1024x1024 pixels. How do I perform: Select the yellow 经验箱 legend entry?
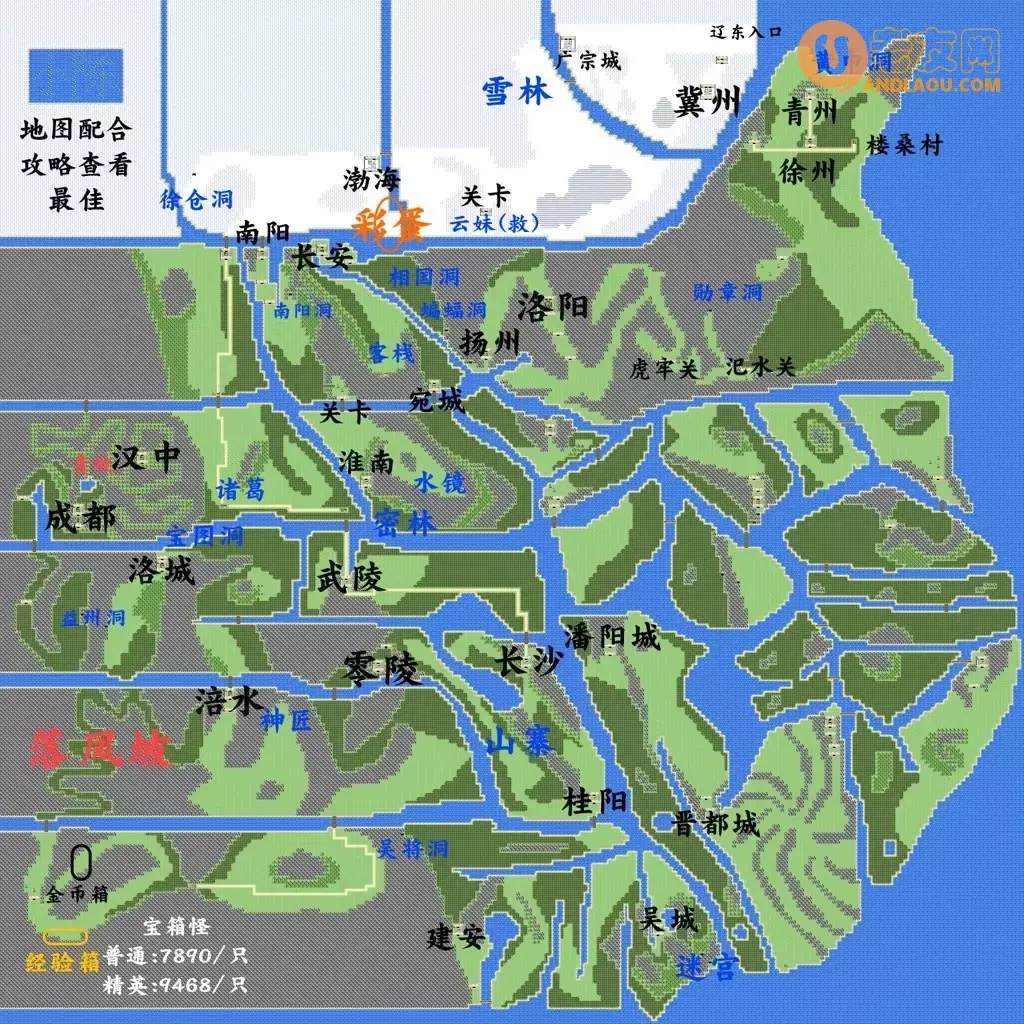pos(62,961)
